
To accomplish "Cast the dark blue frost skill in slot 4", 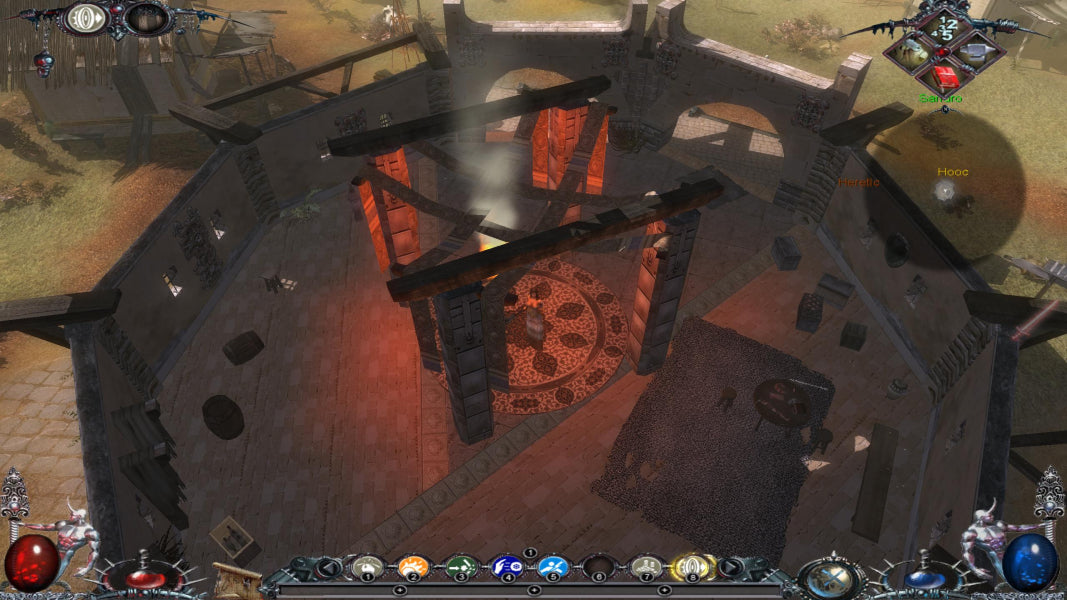I will (506, 568).
